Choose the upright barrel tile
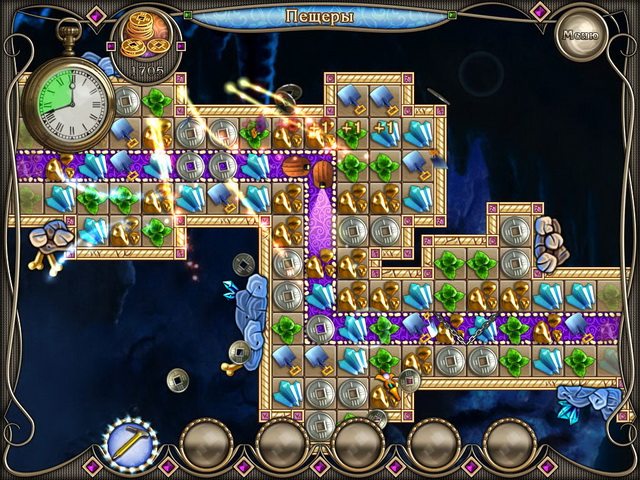The image size is (640, 480). pyautogui.click(x=322, y=172)
